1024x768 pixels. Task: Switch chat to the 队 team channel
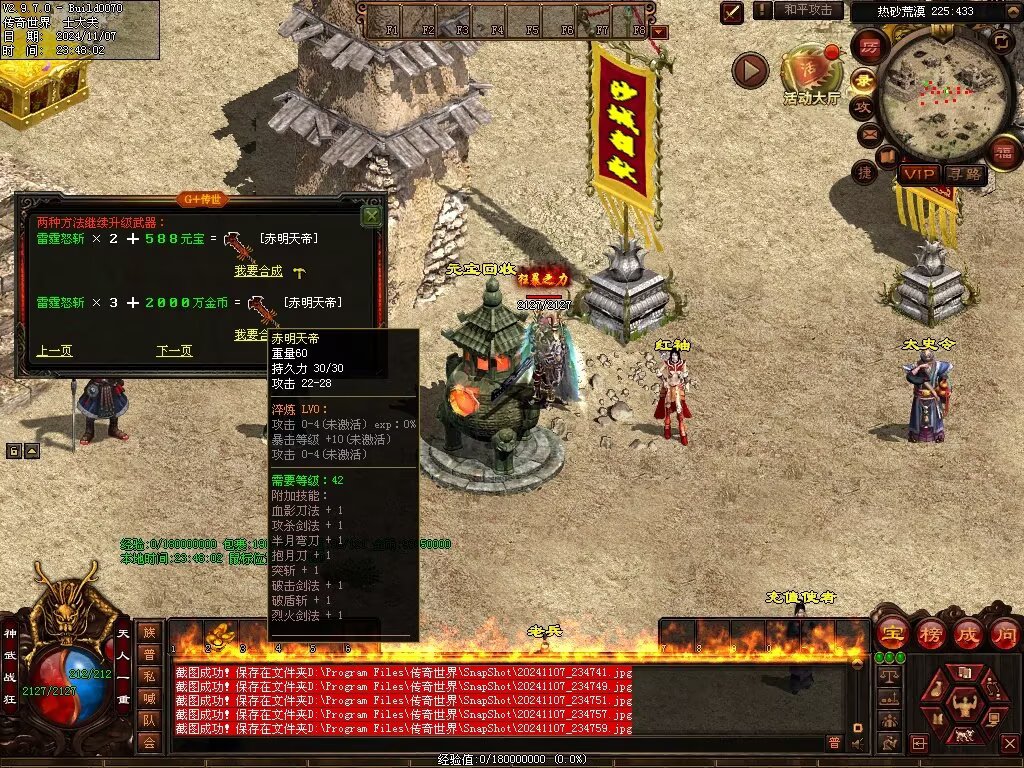coord(149,720)
